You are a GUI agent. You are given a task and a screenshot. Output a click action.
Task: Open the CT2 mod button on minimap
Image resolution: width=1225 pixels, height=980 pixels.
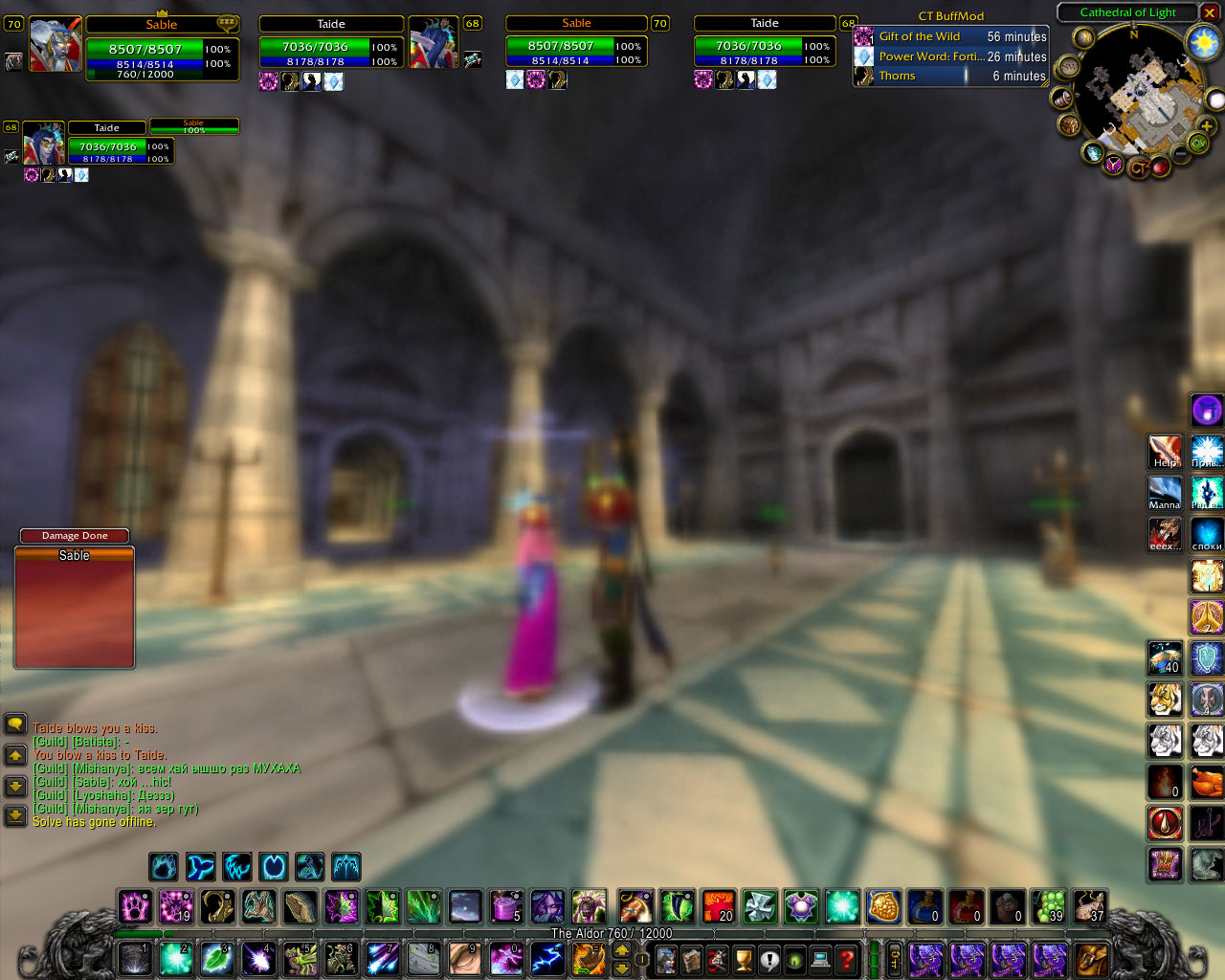pos(1139,168)
